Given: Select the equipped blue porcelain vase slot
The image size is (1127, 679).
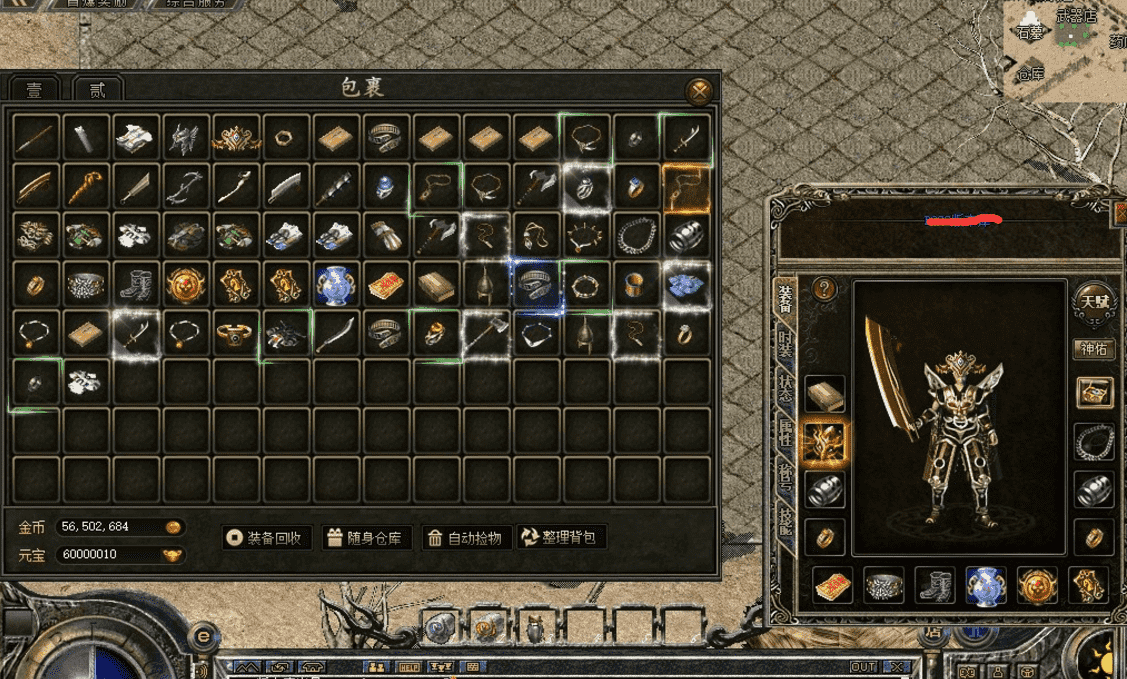Looking at the screenshot, I should click(x=986, y=585).
